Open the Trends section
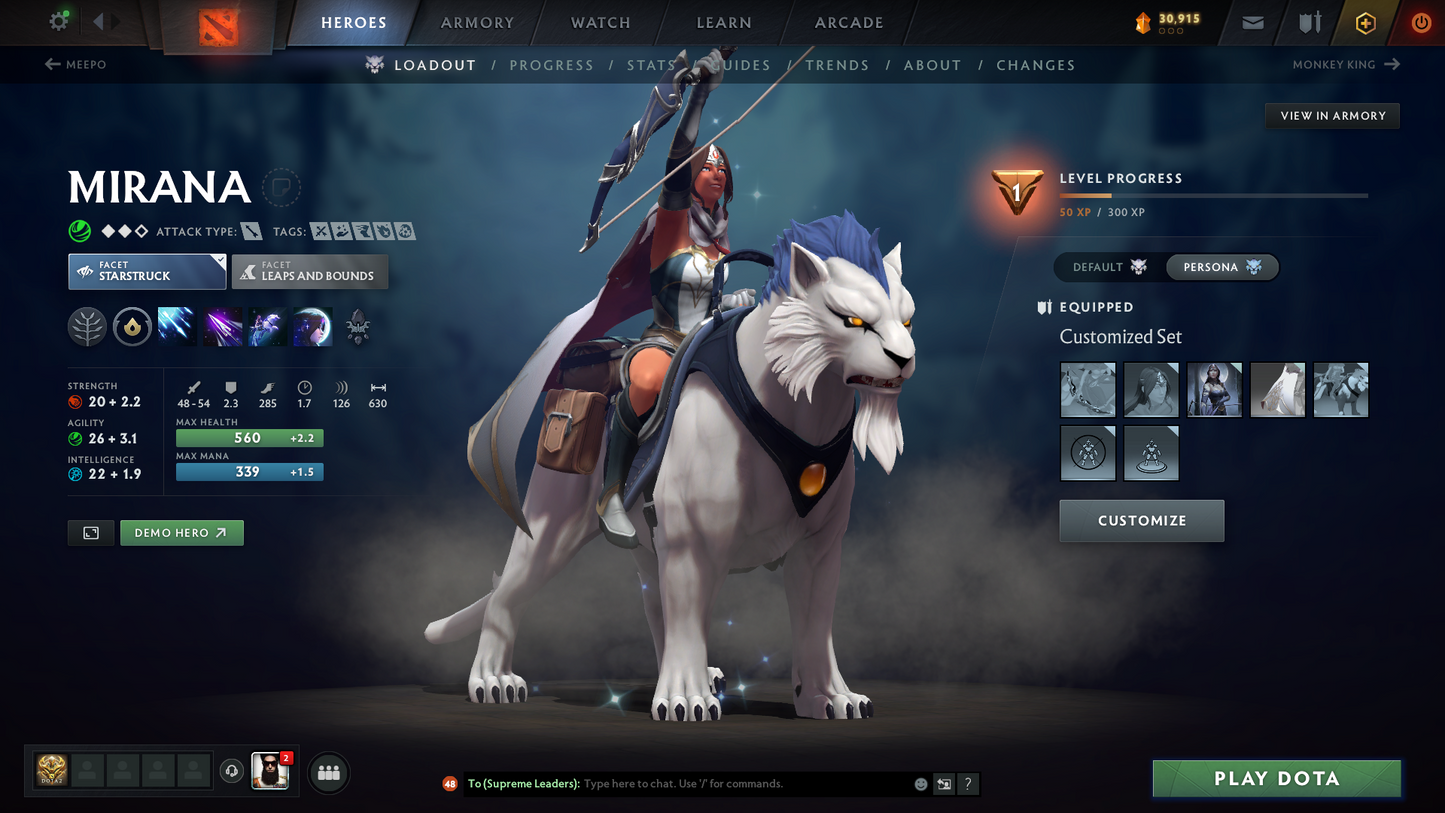This screenshot has height=813, width=1445. pyautogui.click(x=837, y=65)
